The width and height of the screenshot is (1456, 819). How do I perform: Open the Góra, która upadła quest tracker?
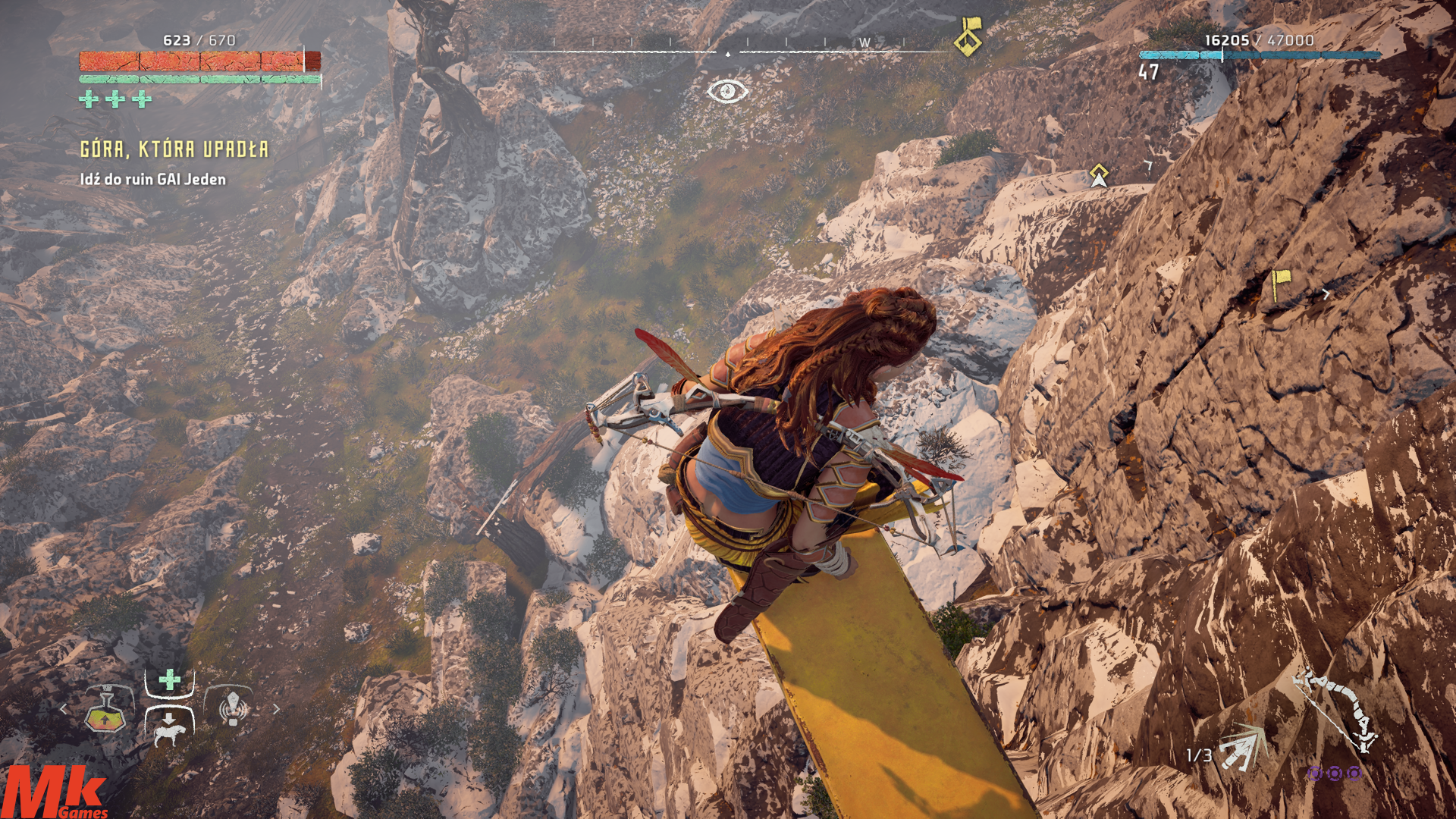174,149
